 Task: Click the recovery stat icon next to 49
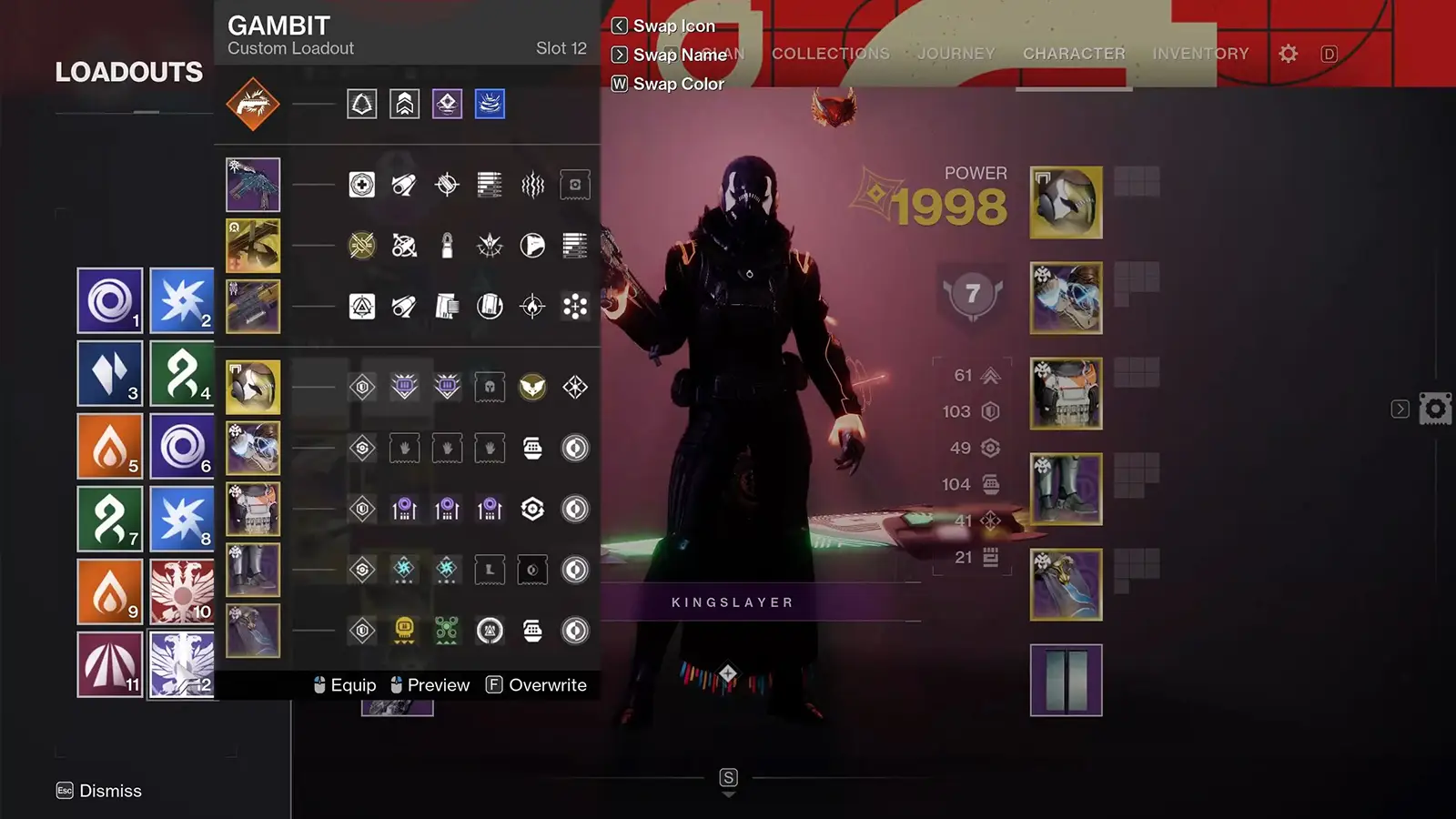[990, 448]
